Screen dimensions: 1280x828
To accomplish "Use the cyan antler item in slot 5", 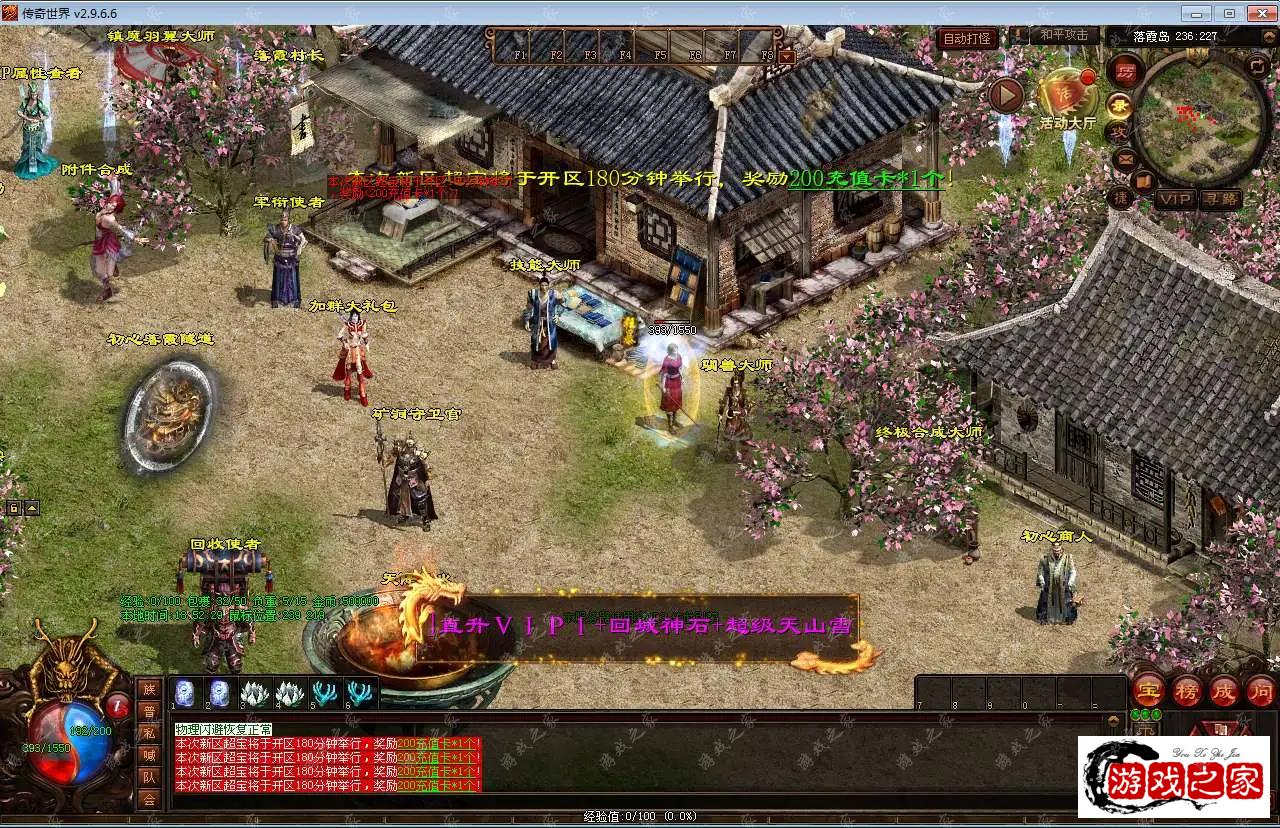I will click(324, 692).
